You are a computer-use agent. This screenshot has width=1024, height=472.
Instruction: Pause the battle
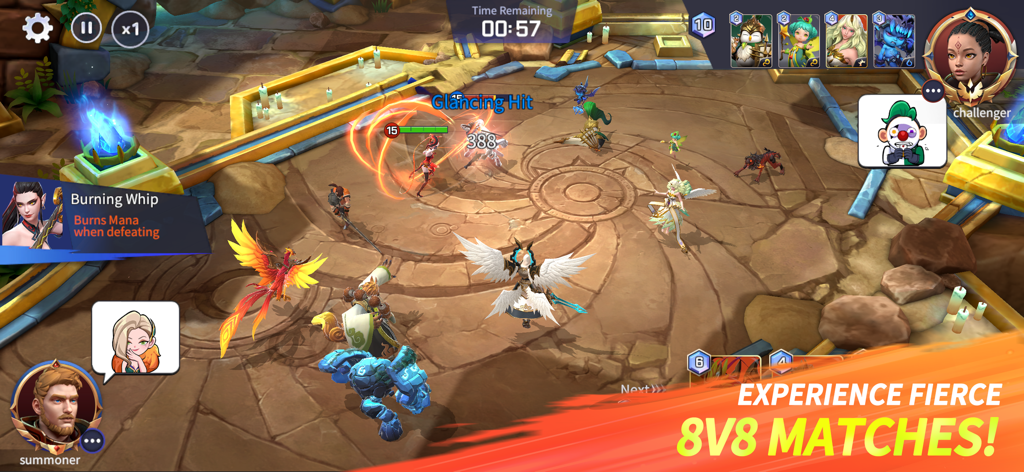coord(86,27)
